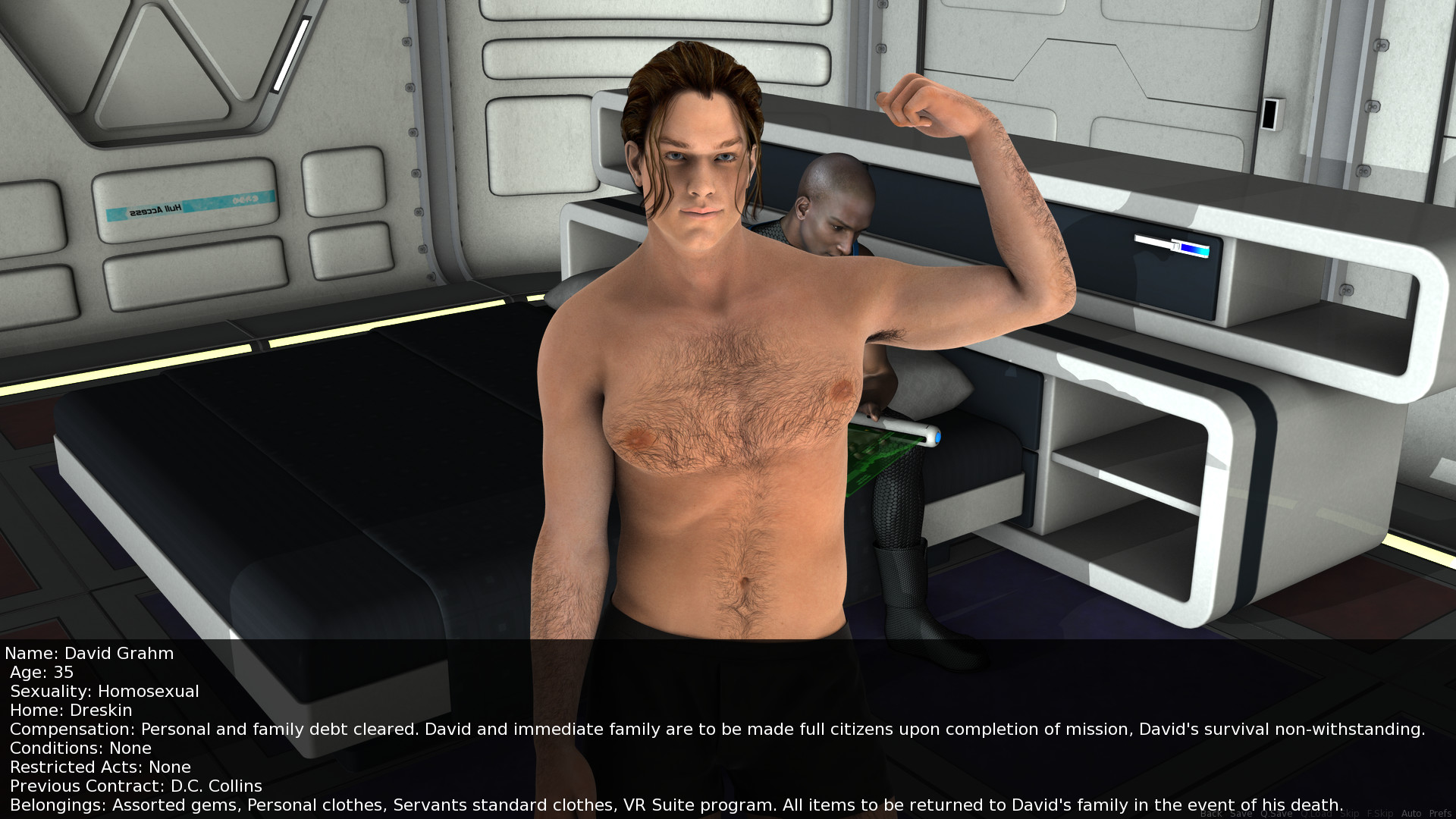Click the Name: David Grahm info line

click(89, 654)
